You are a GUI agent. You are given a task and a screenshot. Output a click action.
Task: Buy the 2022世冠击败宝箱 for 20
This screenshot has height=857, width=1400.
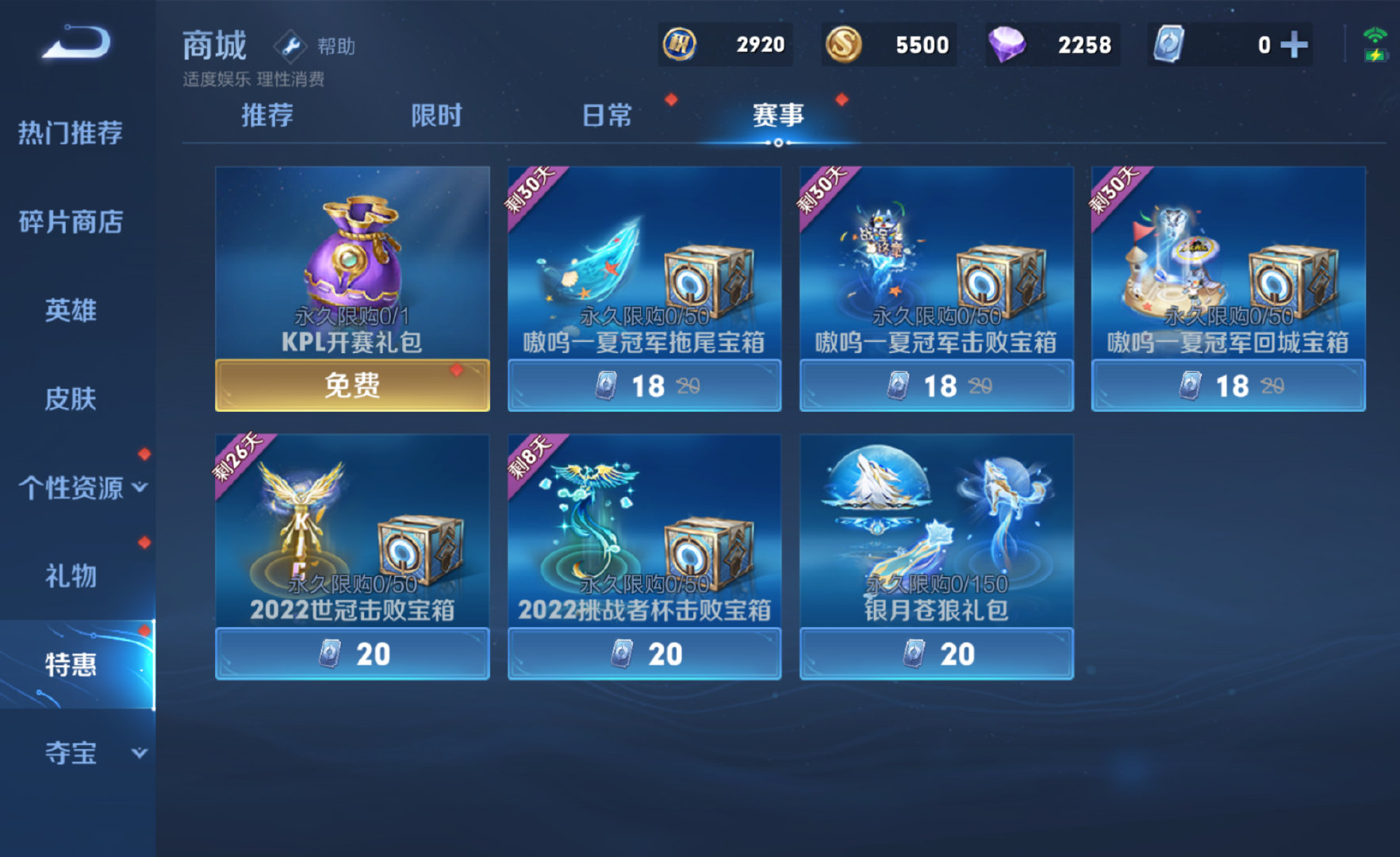[x=352, y=654]
